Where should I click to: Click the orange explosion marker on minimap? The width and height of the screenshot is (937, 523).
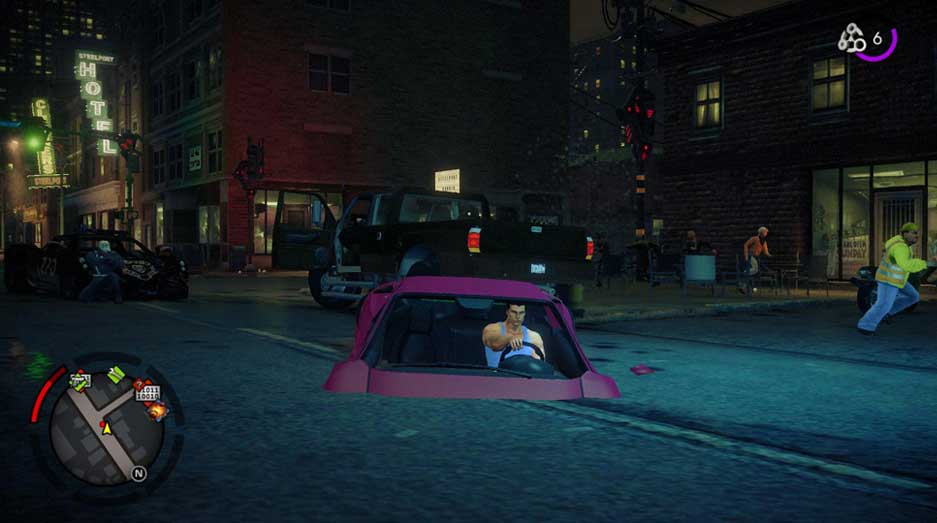157,409
